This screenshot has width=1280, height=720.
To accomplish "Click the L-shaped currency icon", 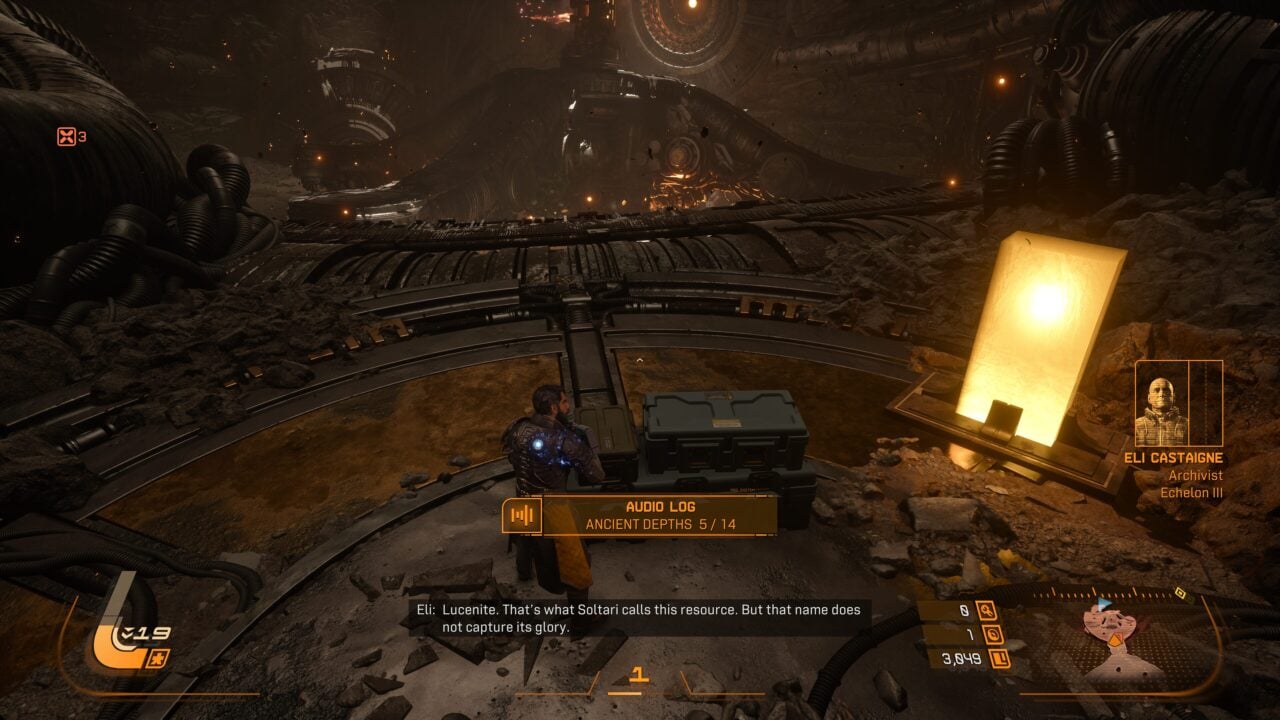I will tap(998, 659).
